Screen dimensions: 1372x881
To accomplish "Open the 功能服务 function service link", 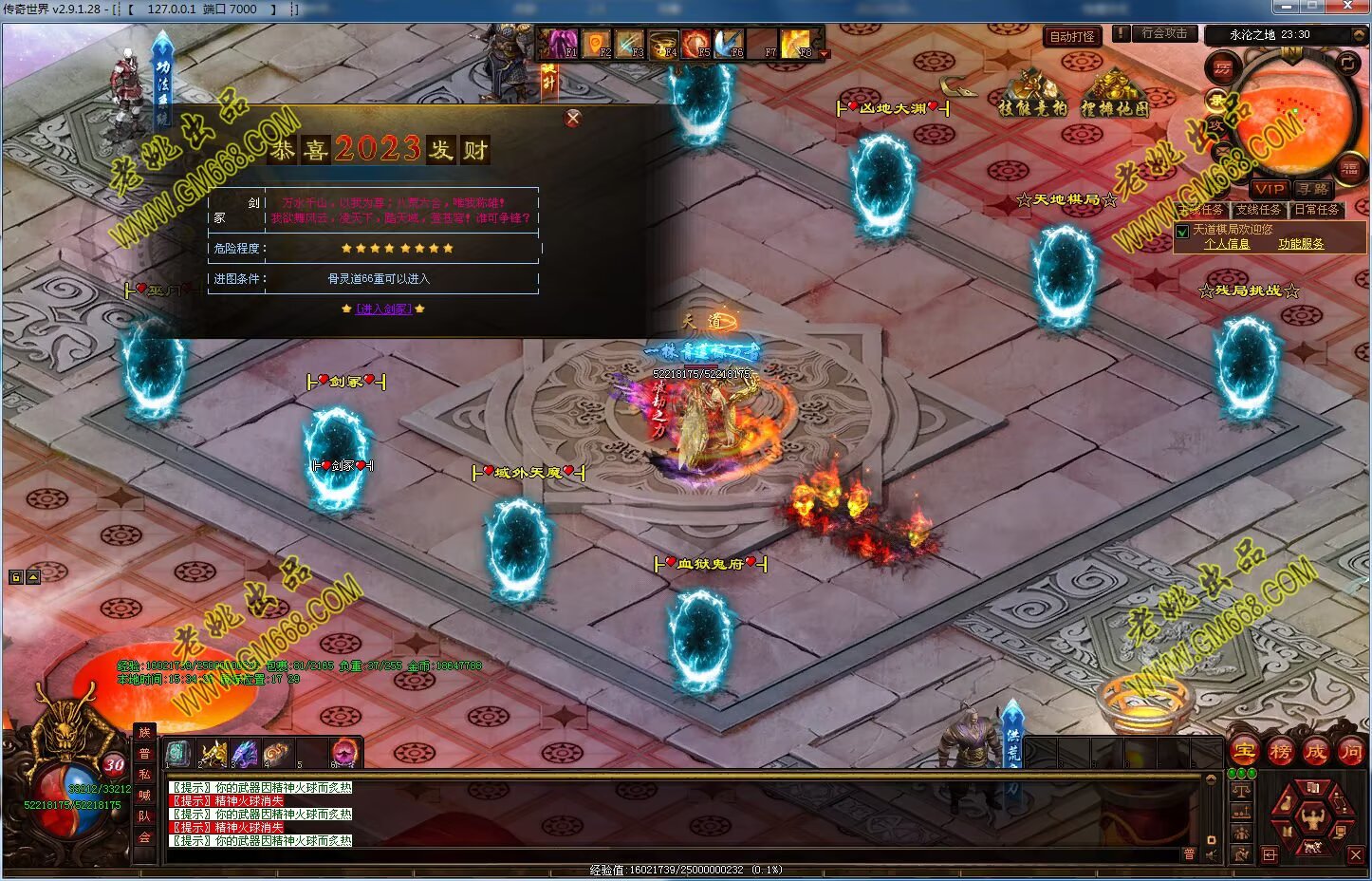I will (1300, 244).
